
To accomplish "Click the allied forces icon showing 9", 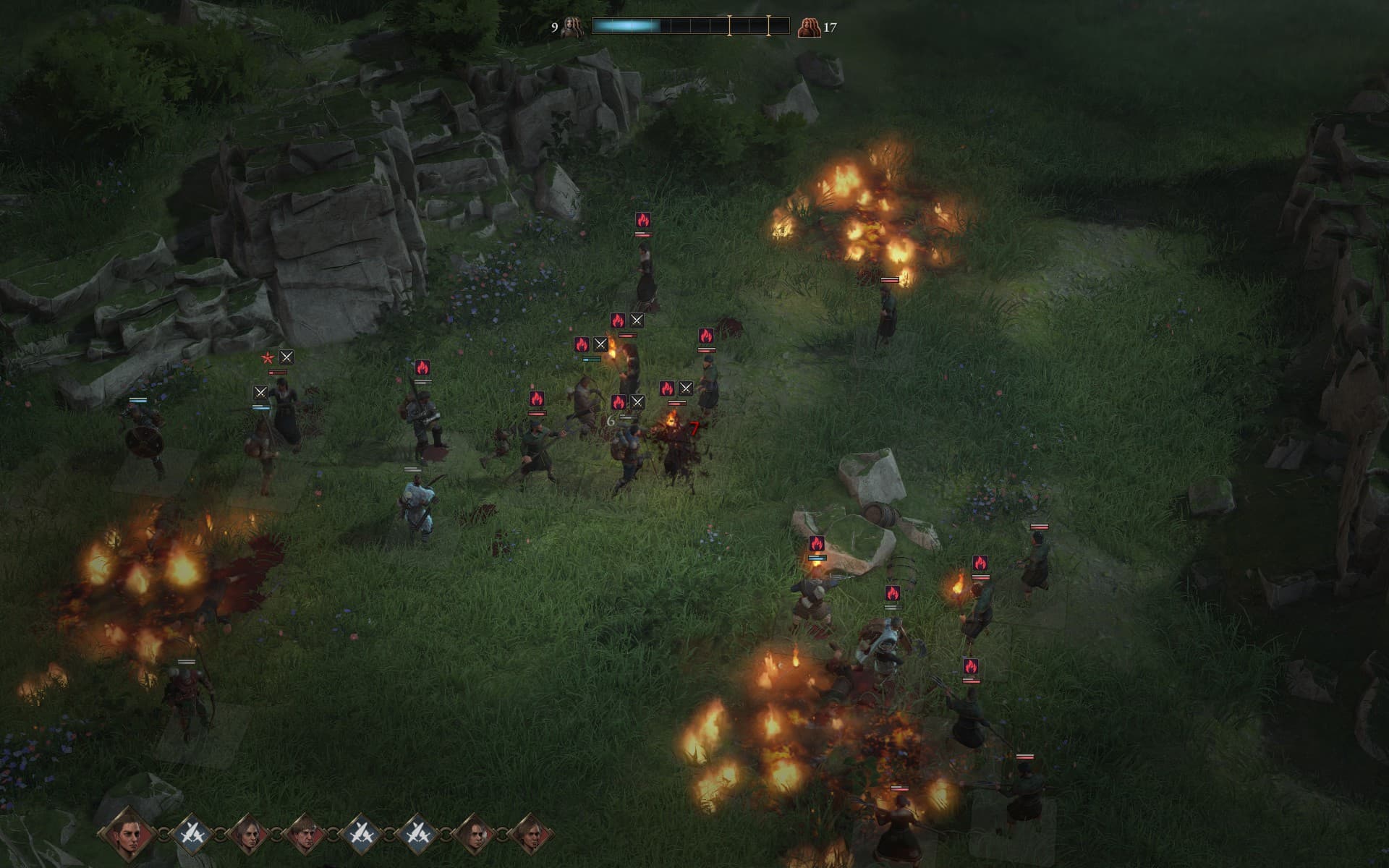I will [574, 27].
